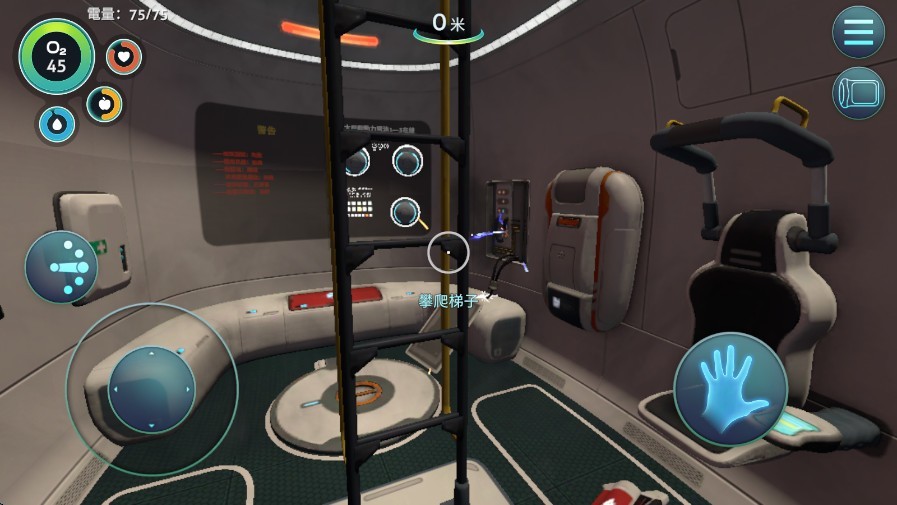Viewport: 897px width, 505px height.
Task: Open the PDA tablet screen
Action: pos(858,93)
